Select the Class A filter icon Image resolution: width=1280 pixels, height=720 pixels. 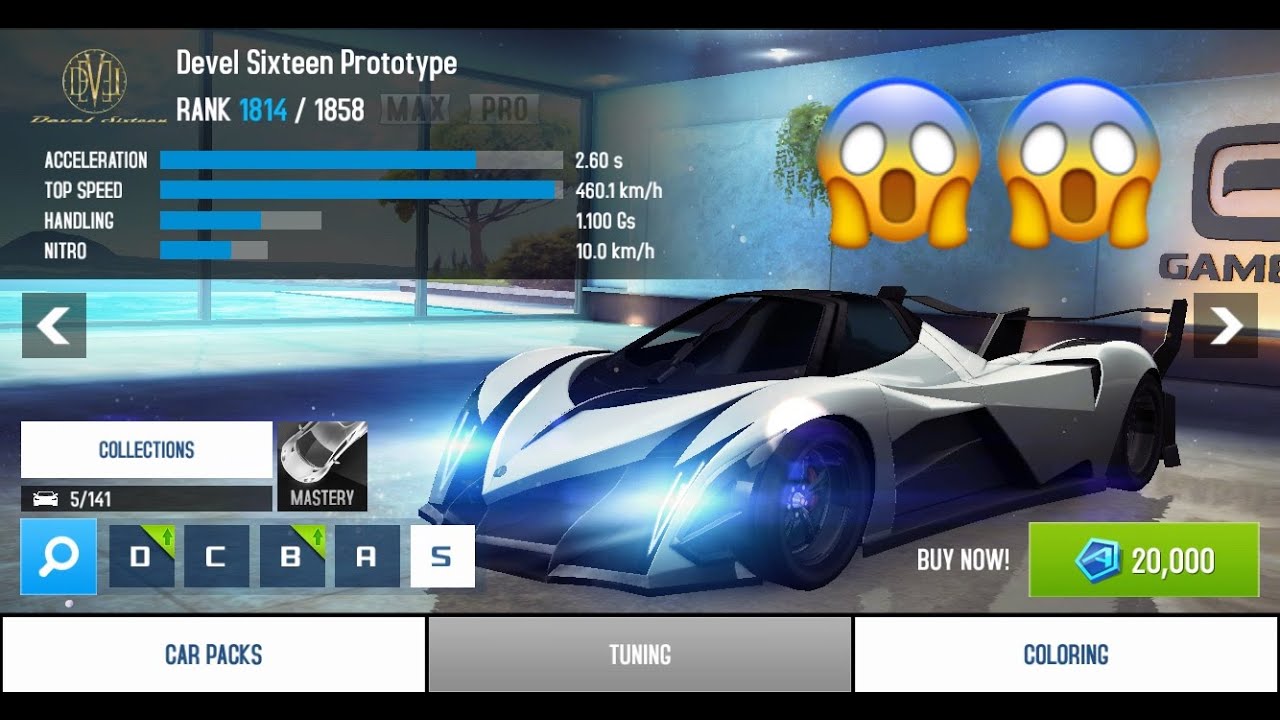[x=368, y=558]
